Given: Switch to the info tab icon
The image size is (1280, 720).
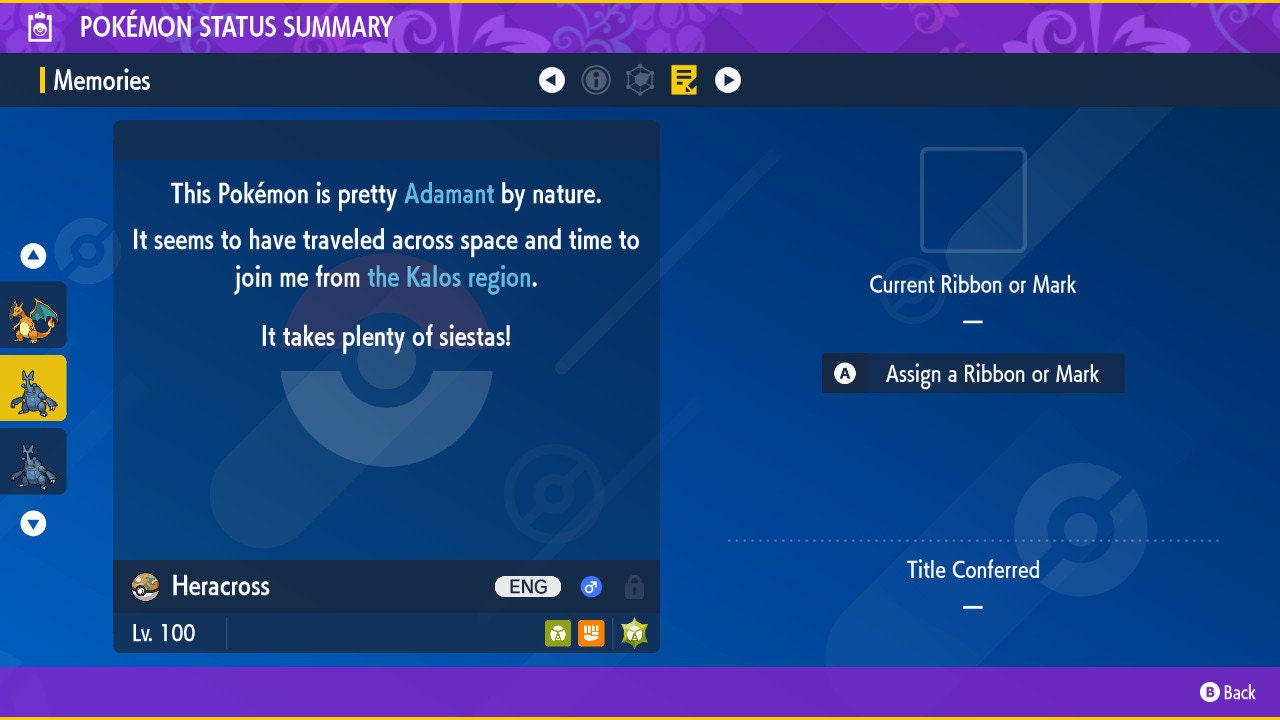Looking at the screenshot, I should (x=596, y=80).
